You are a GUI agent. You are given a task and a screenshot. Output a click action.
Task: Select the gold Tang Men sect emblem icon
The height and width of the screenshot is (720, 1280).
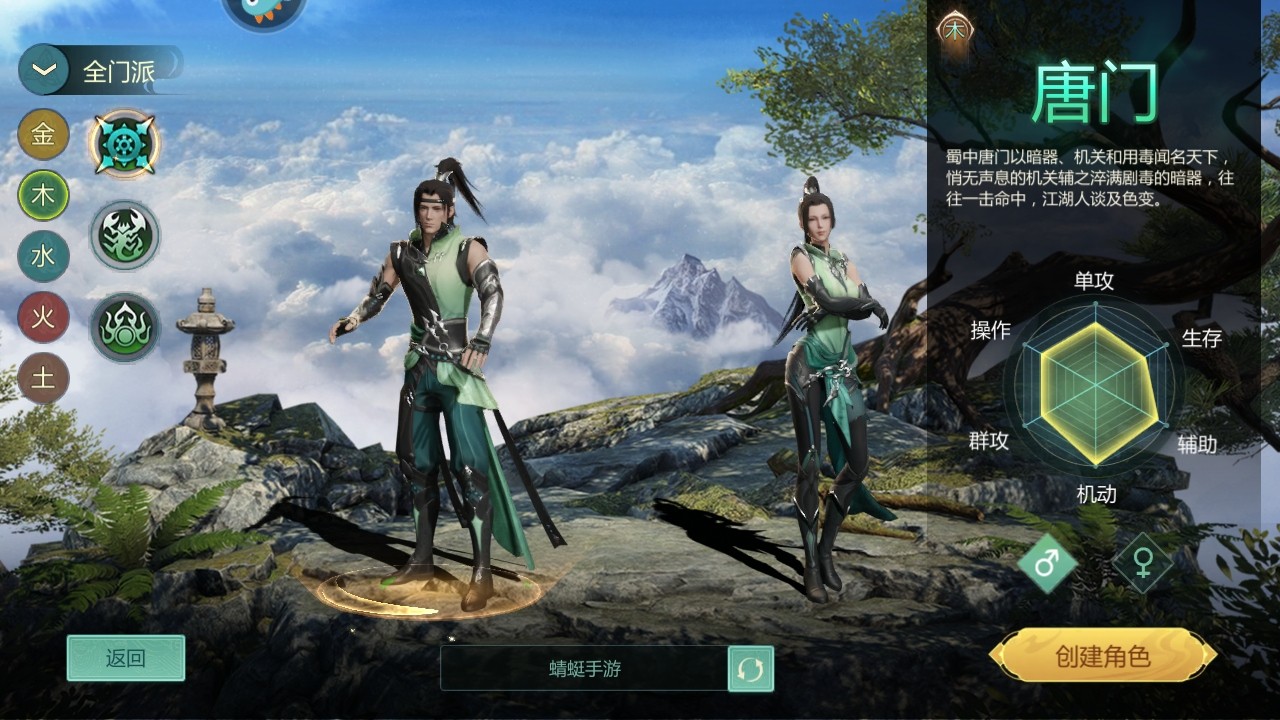click(124, 142)
